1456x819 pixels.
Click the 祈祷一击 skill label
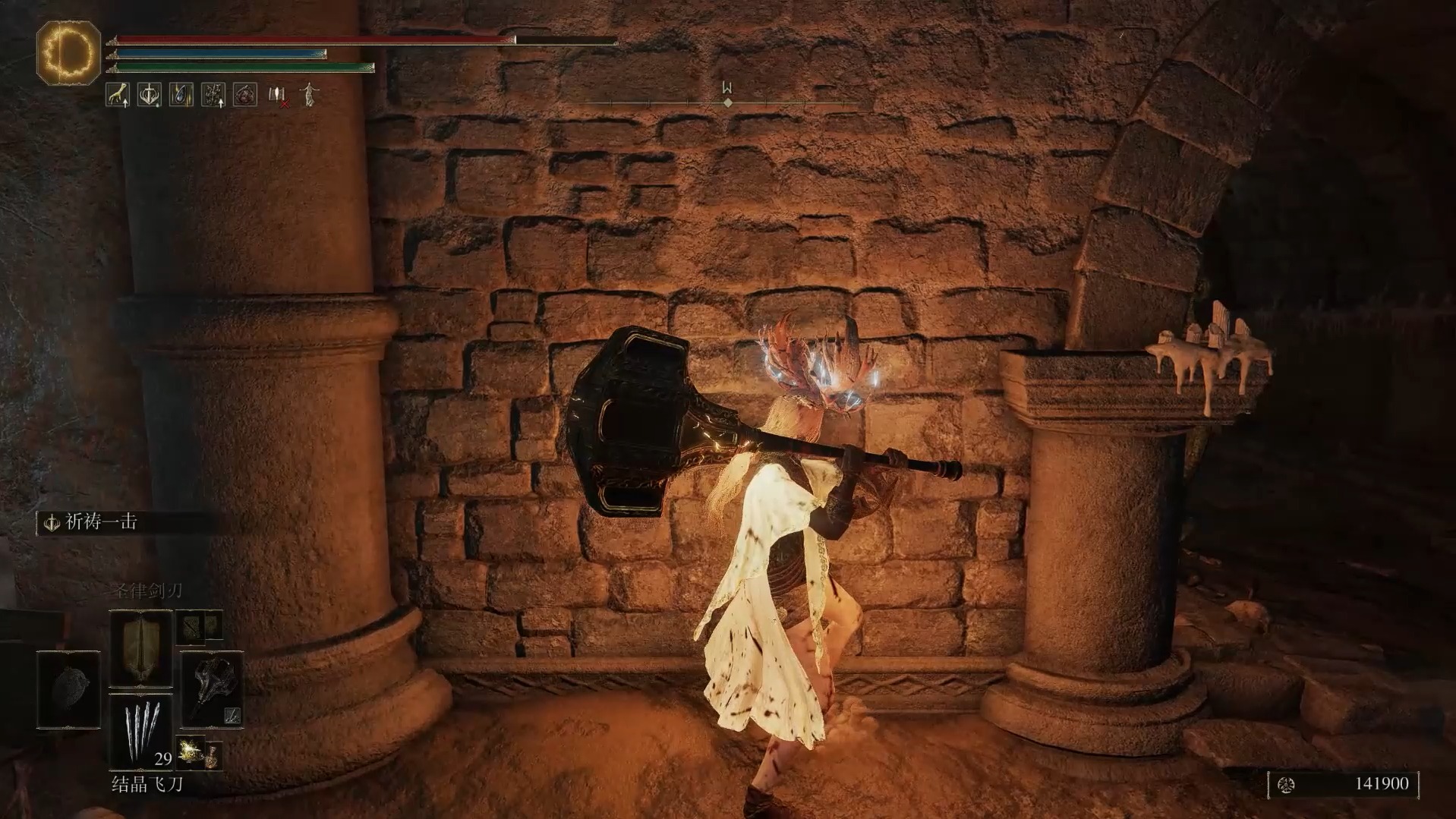click(x=101, y=522)
